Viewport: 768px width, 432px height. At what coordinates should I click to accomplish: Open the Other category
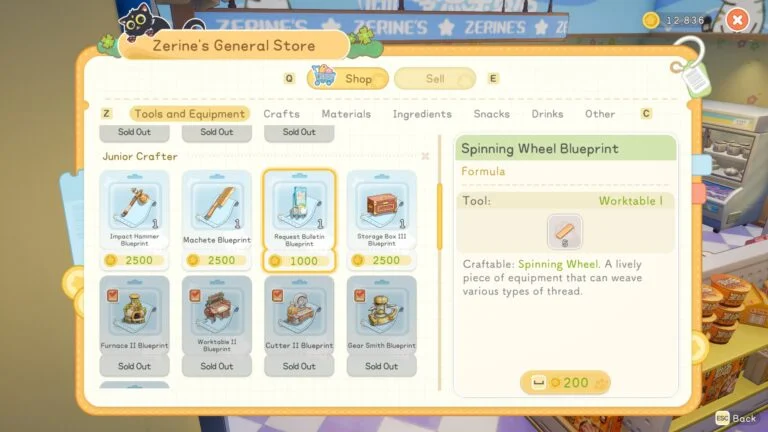(600, 114)
